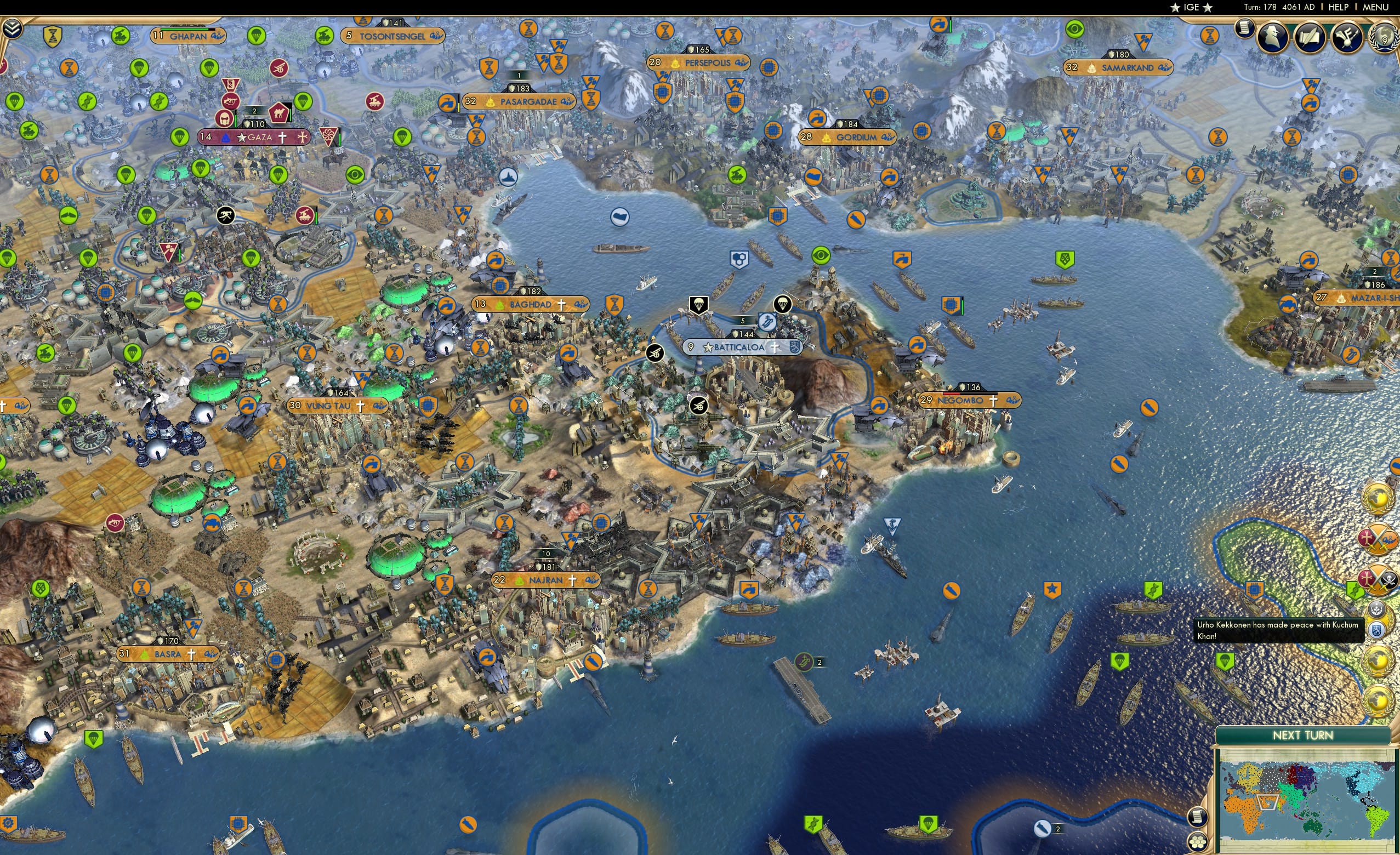Open the World Congress globe icon showing 9
Image resolution: width=1400 pixels, height=855 pixels.
(1385, 38)
